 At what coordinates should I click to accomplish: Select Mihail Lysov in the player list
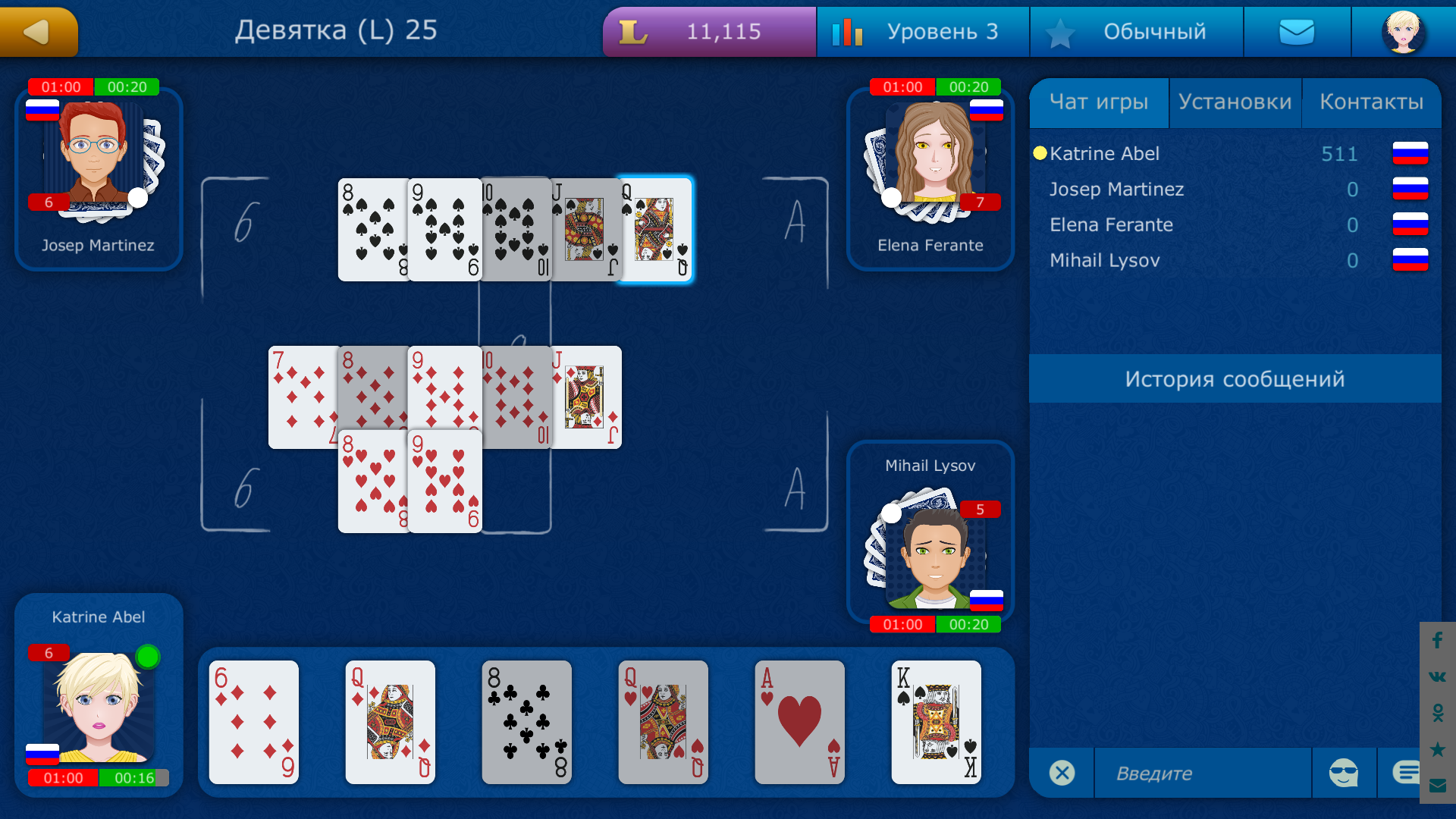[1104, 260]
